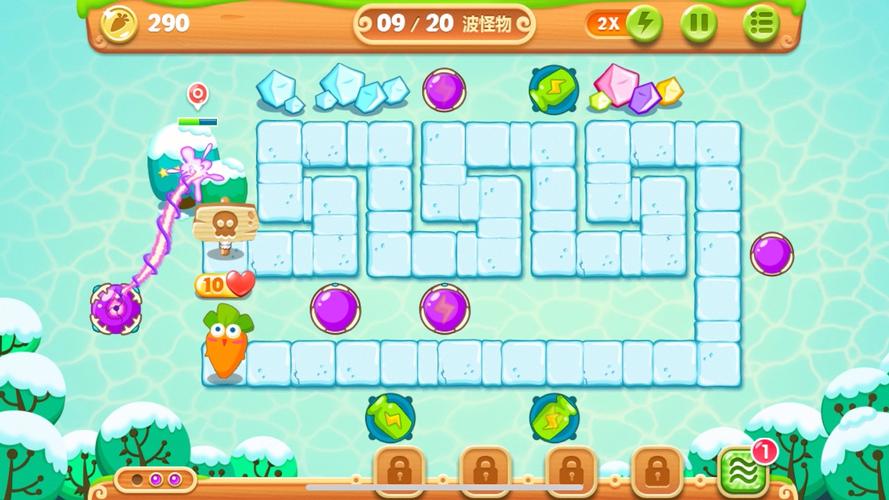Open the list menu button

[x=760, y=23]
